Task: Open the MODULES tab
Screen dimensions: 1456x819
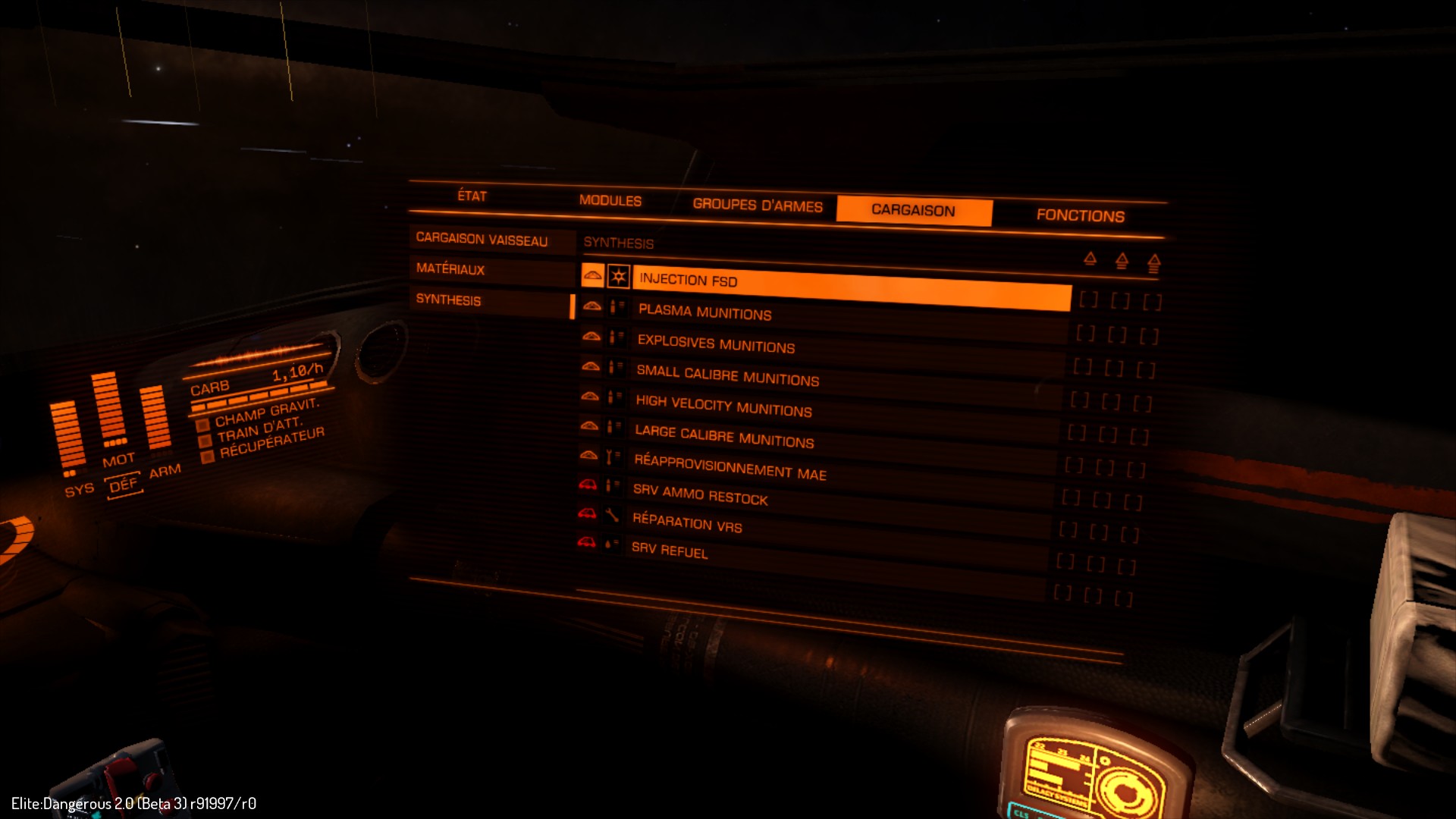Action: 610,201
